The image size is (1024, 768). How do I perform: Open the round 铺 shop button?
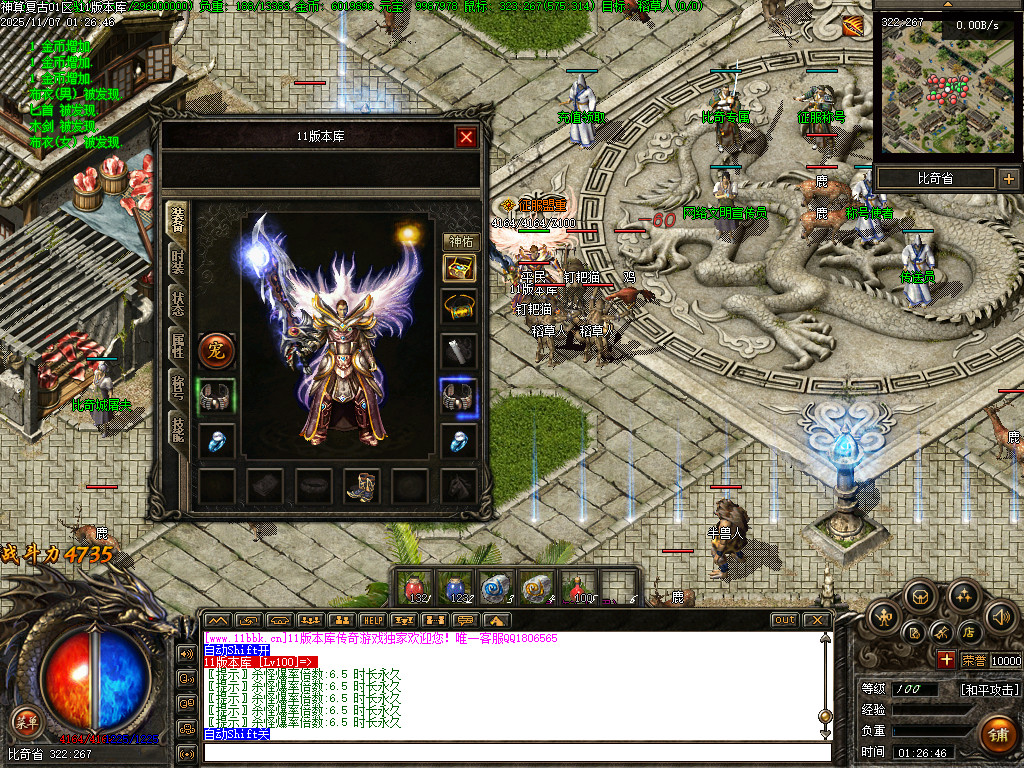click(997, 733)
